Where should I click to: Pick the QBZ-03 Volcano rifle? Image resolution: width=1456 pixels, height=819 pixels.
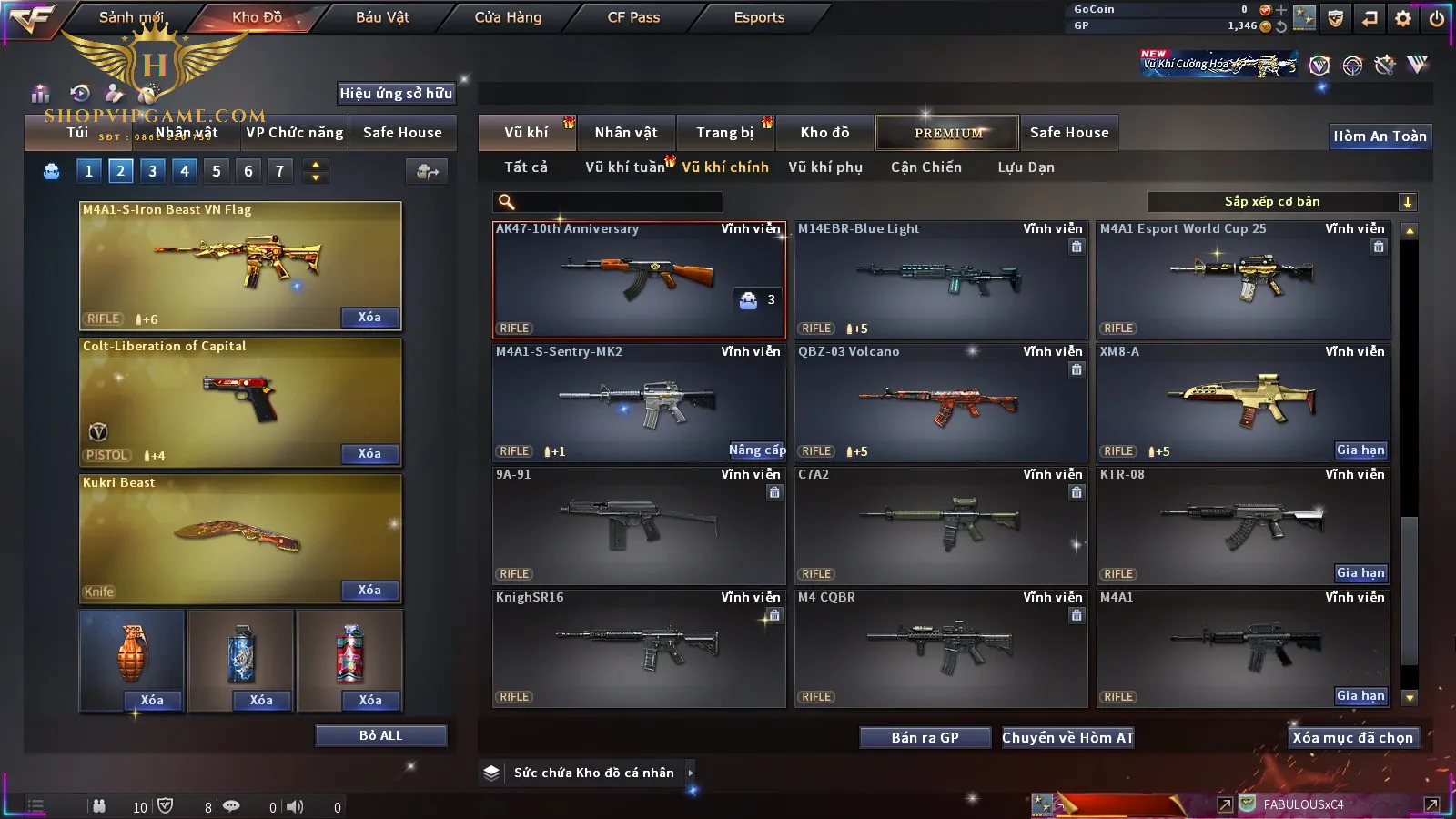point(940,402)
